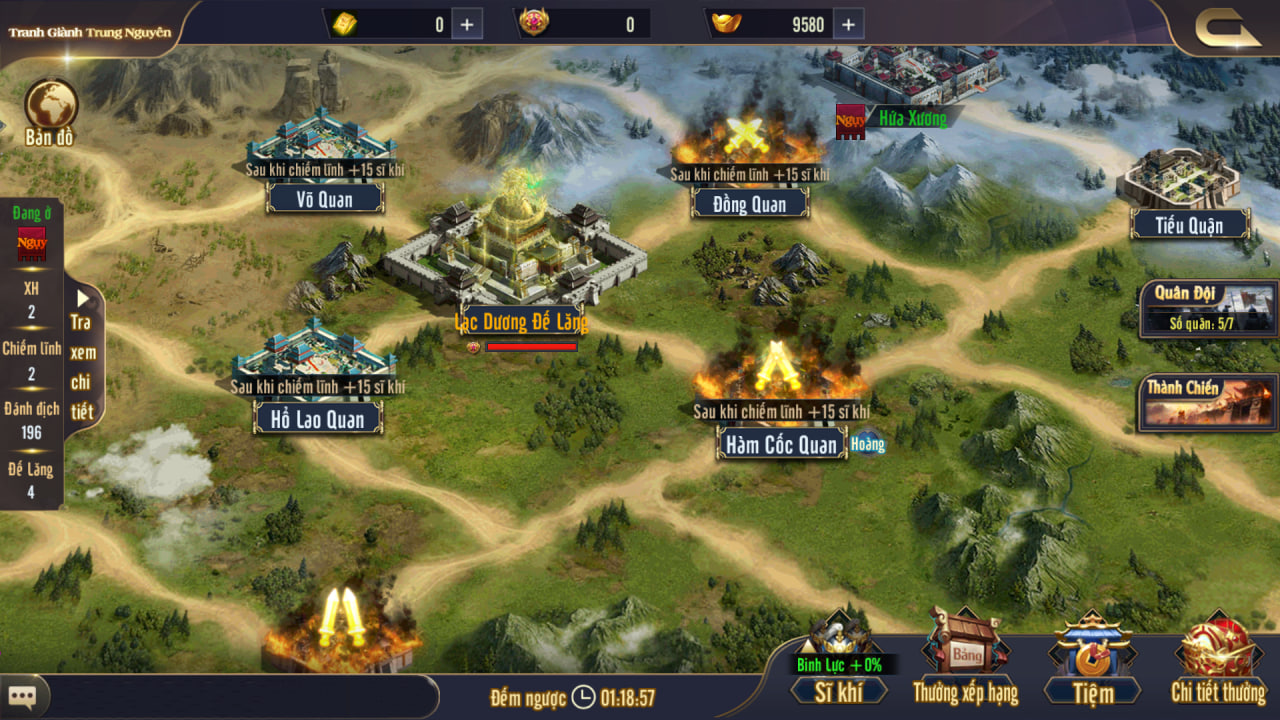Select the Đồng Quan pass

coord(750,204)
